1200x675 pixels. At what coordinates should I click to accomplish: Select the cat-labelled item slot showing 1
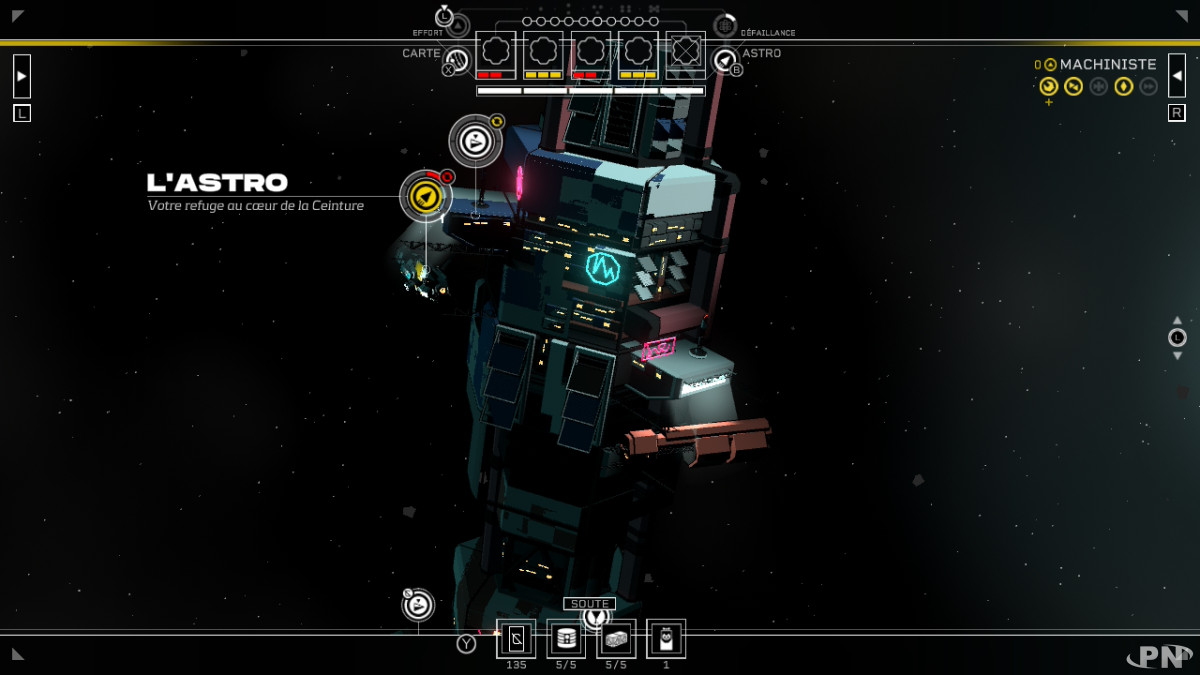pos(666,638)
